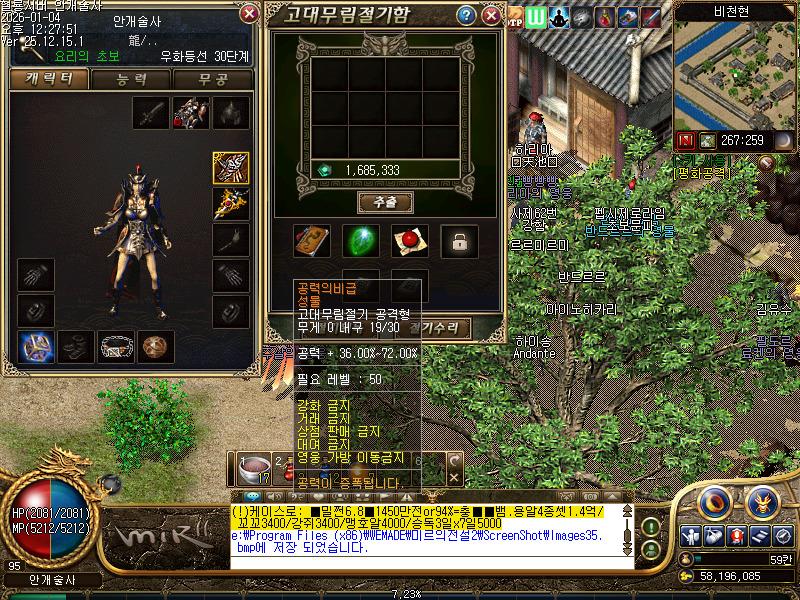Open the minimap of 비천현
Image resolution: width=800 pixels, height=600 pixels.
coord(735,75)
